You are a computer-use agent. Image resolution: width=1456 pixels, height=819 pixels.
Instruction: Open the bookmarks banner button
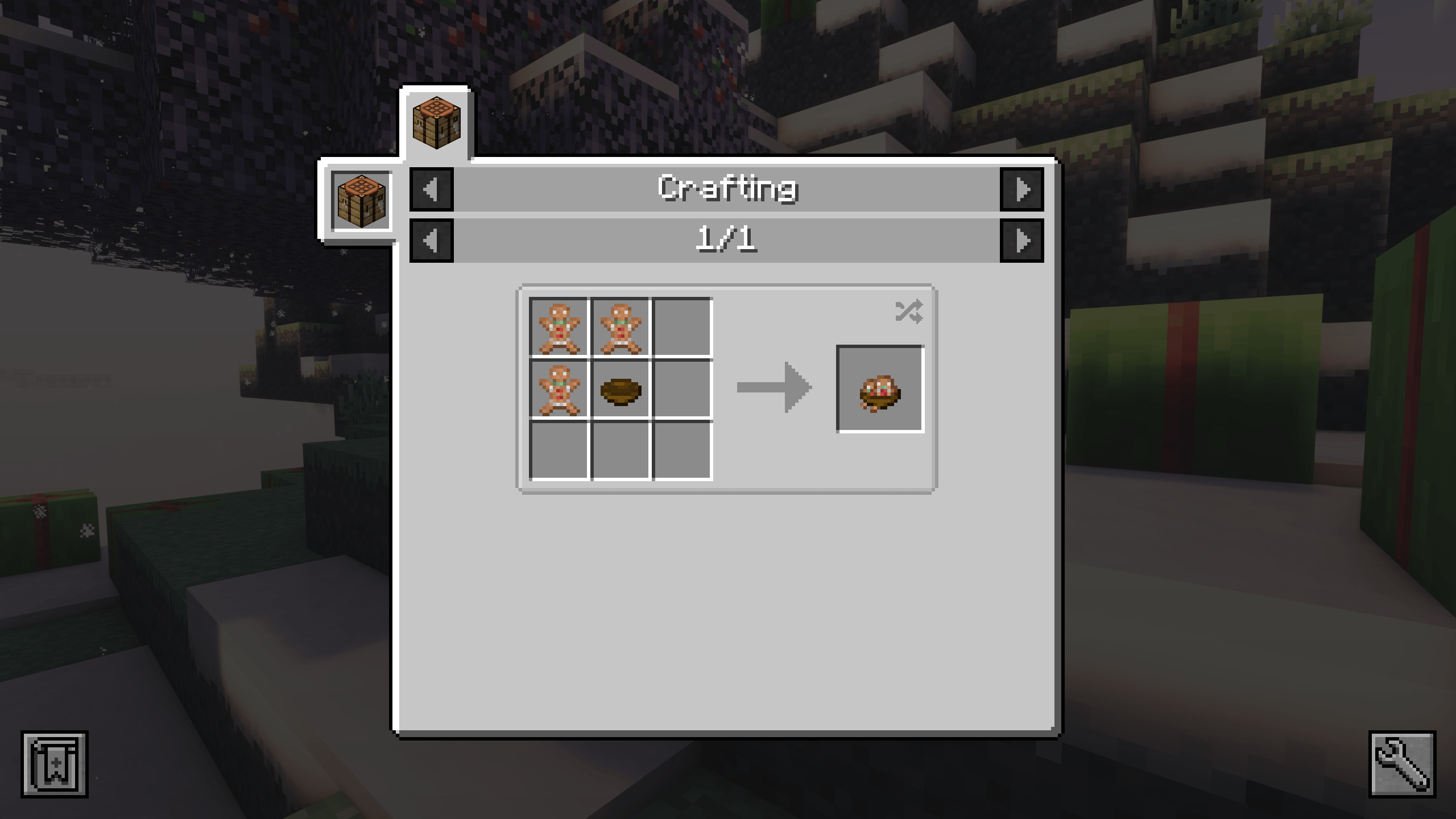click(55, 764)
